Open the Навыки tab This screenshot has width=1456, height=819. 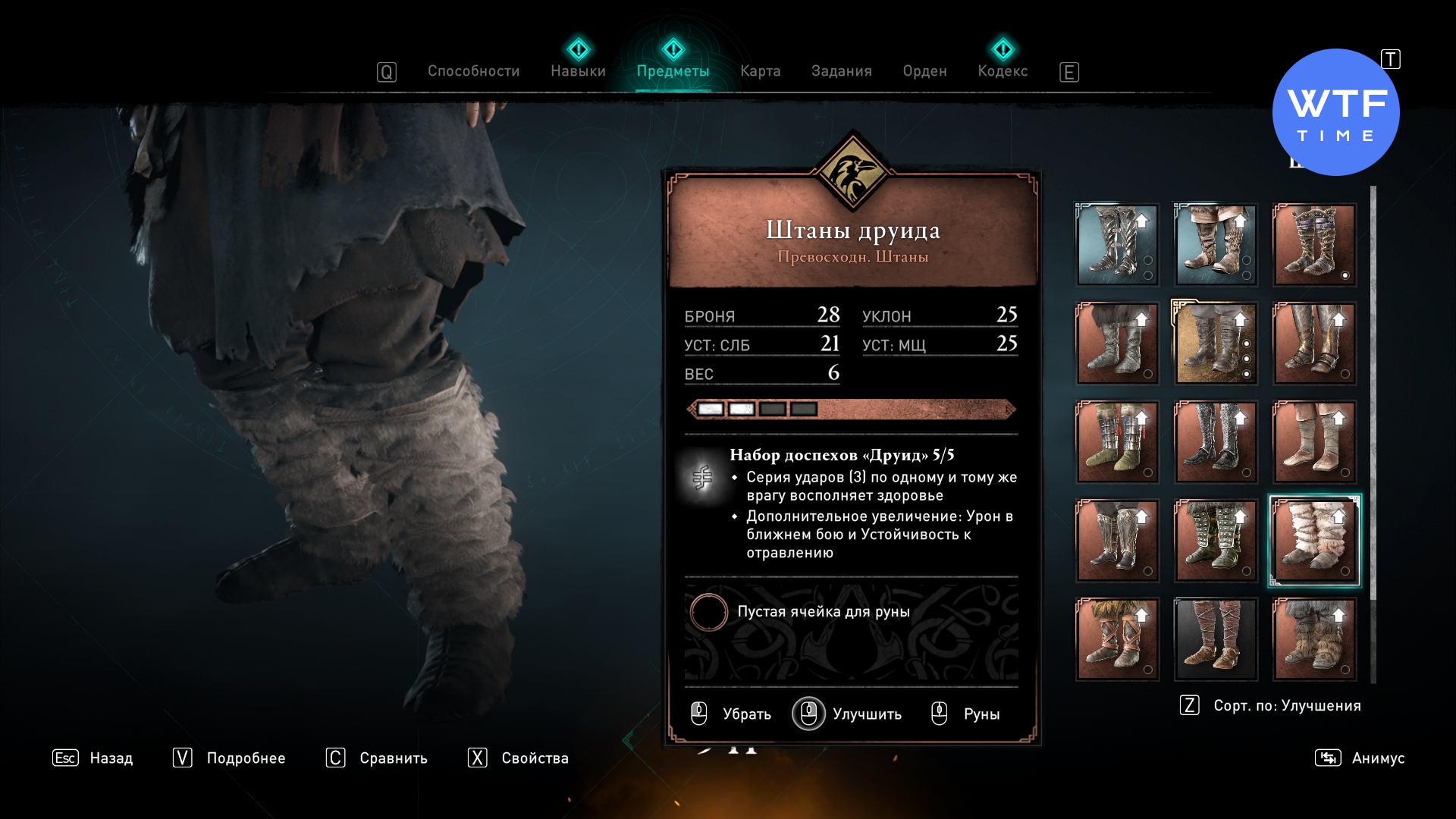578,71
